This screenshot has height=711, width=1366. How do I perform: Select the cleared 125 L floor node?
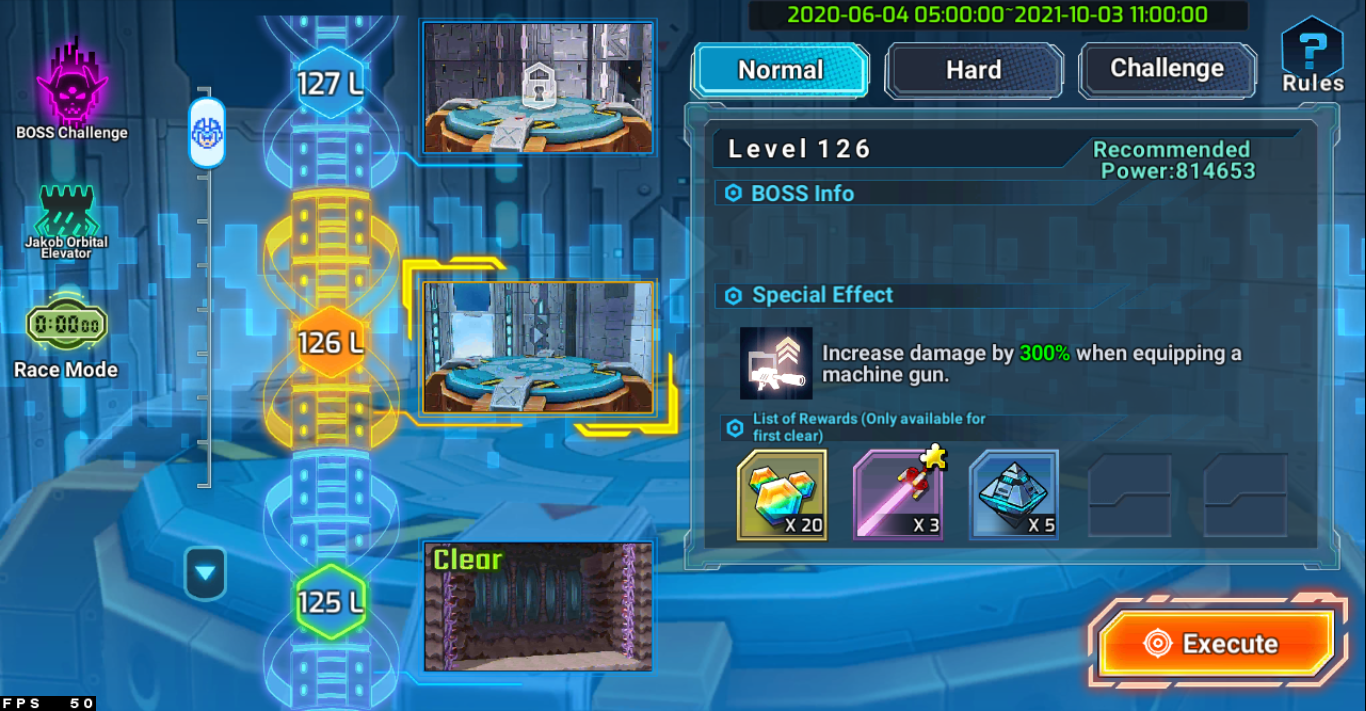pos(330,602)
